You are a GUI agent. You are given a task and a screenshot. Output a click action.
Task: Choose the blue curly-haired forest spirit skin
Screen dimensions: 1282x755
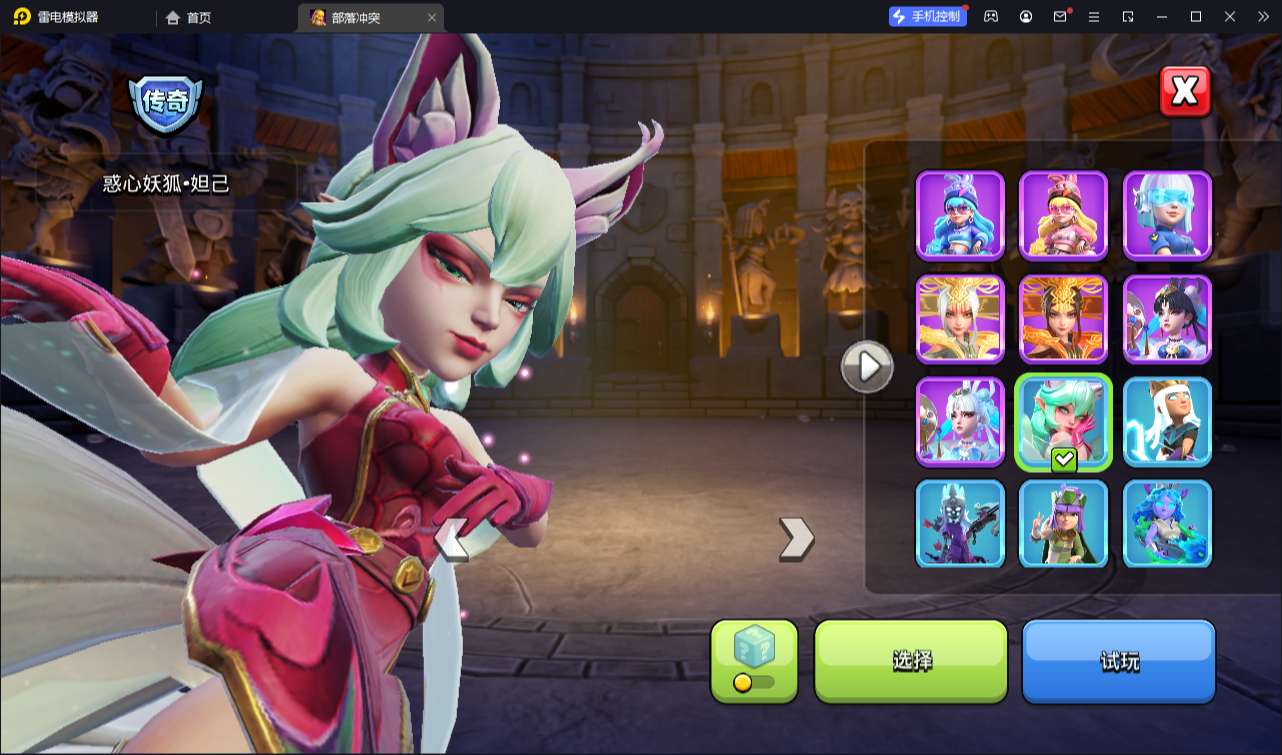tap(1167, 524)
